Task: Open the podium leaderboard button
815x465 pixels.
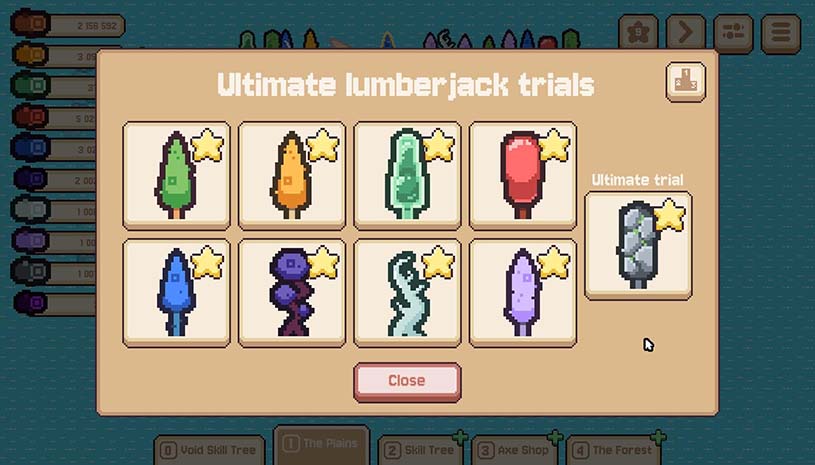Action: pos(685,83)
